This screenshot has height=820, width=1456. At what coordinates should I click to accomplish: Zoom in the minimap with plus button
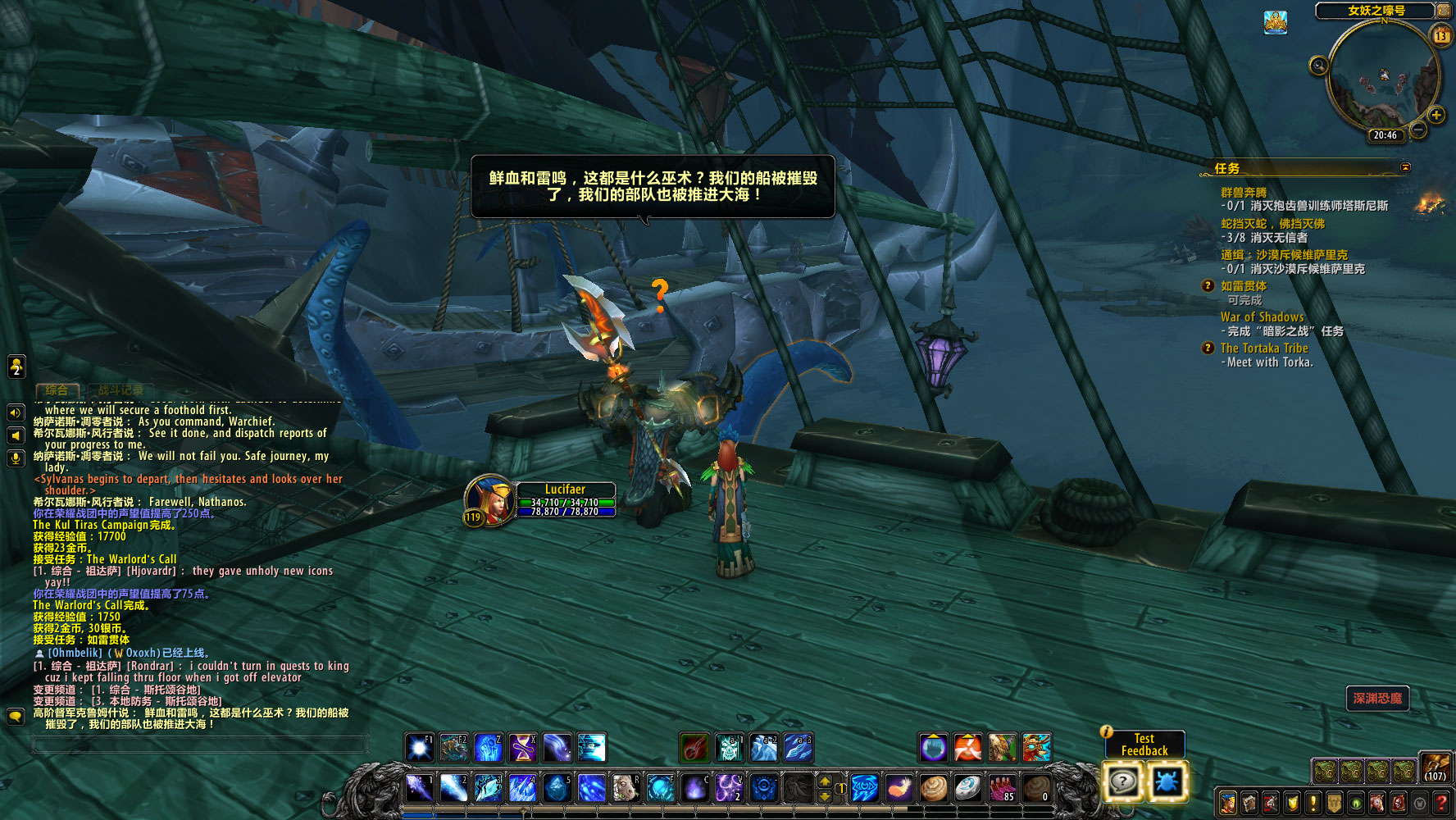[x=1436, y=115]
